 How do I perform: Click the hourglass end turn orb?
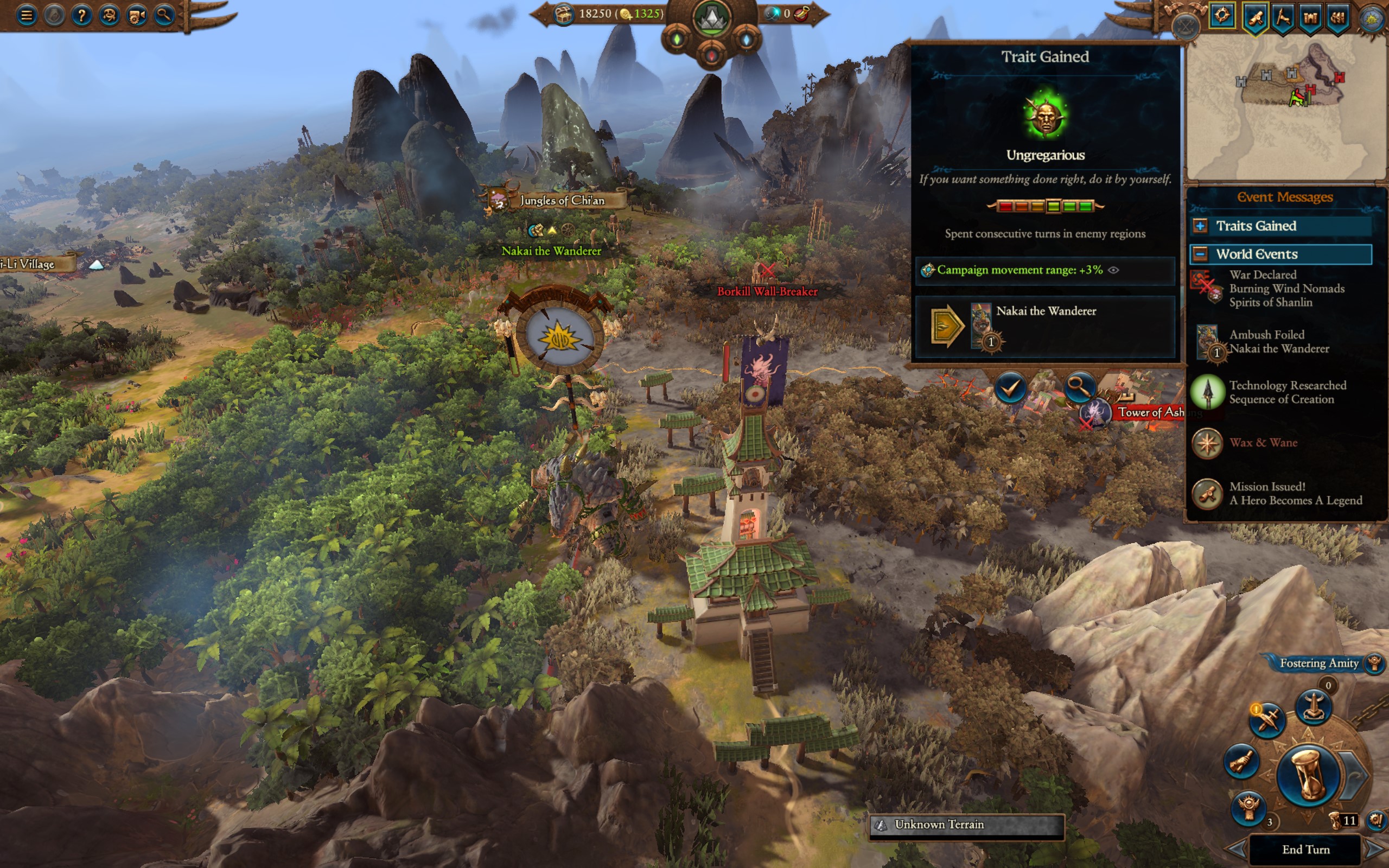[x=1308, y=776]
